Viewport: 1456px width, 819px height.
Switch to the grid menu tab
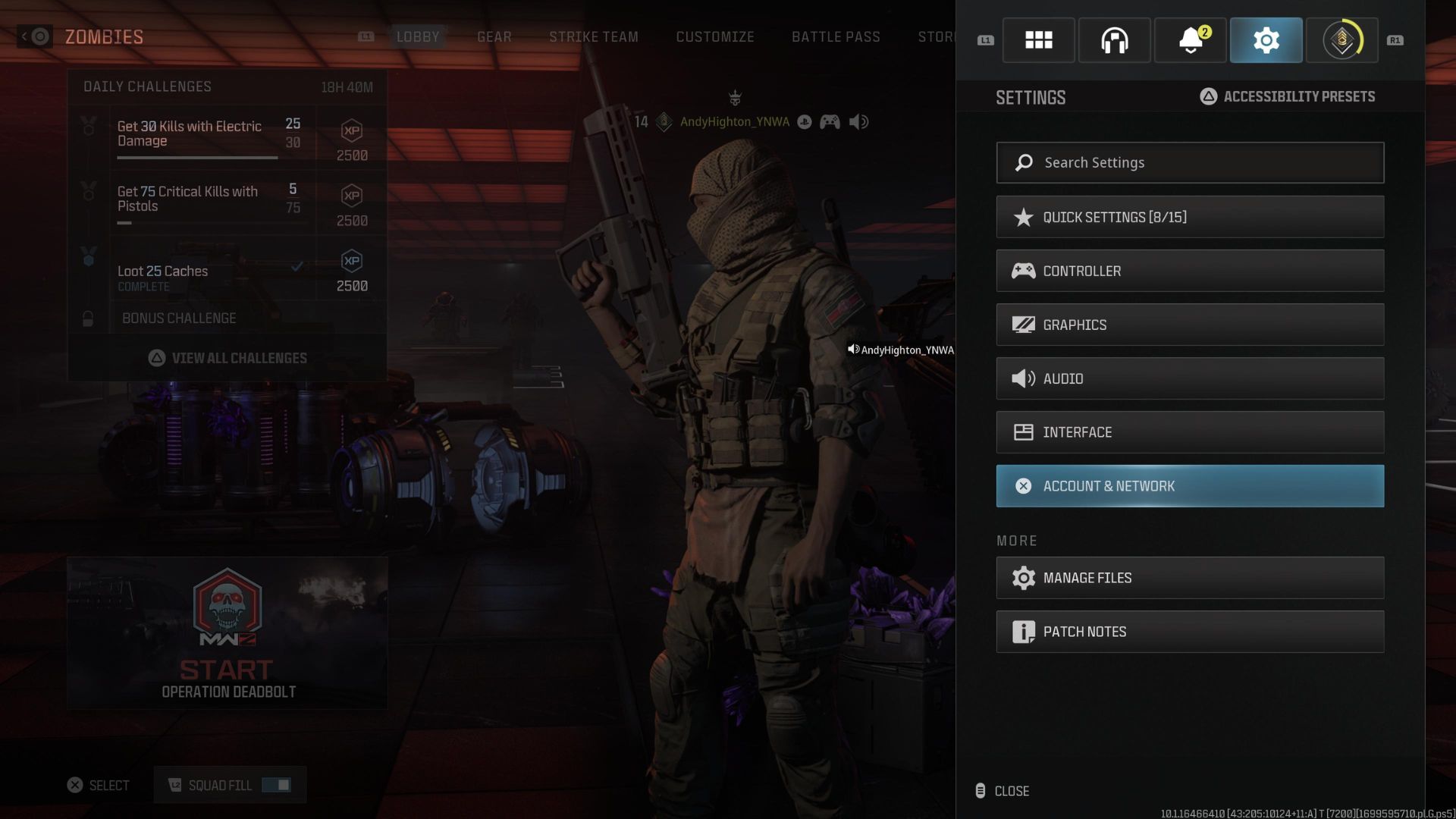pos(1038,40)
